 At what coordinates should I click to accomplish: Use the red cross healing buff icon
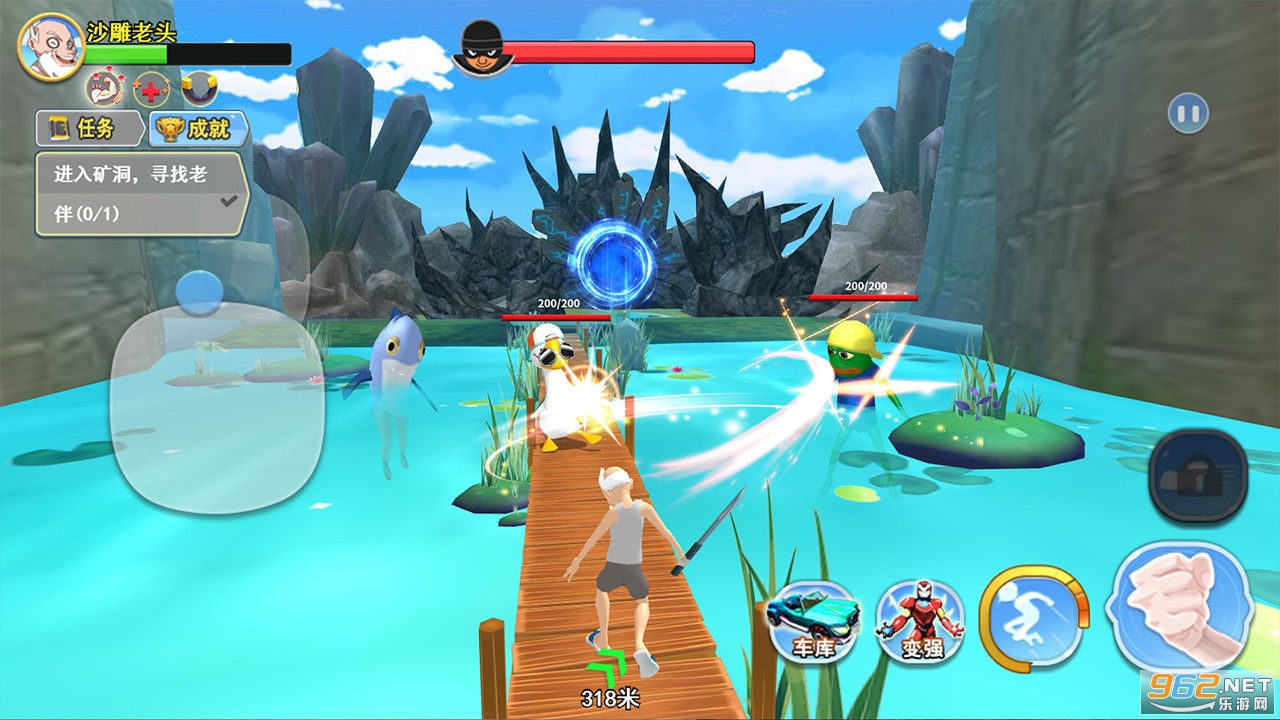tap(150, 90)
